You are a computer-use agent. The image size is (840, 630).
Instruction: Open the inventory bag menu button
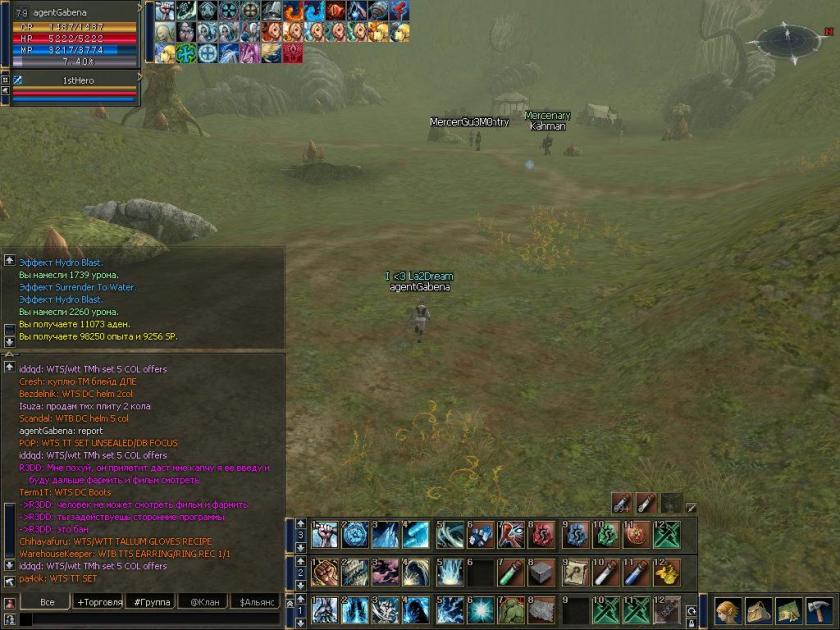(x=759, y=611)
